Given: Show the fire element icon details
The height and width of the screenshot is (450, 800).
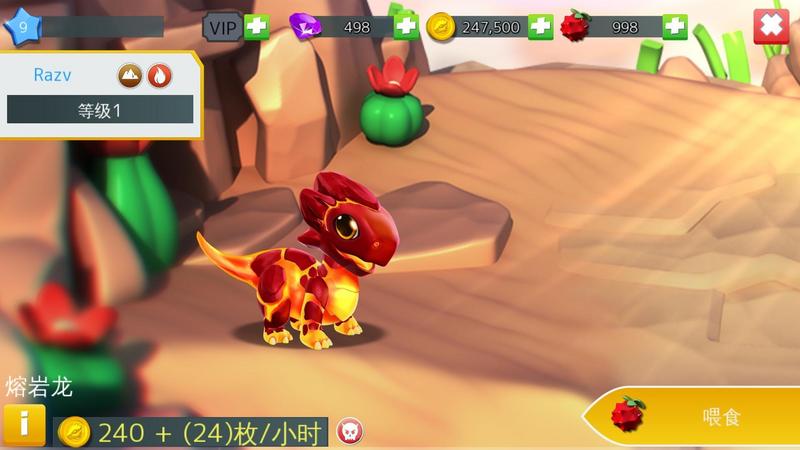Looking at the screenshot, I should pyautogui.click(x=159, y=74).
